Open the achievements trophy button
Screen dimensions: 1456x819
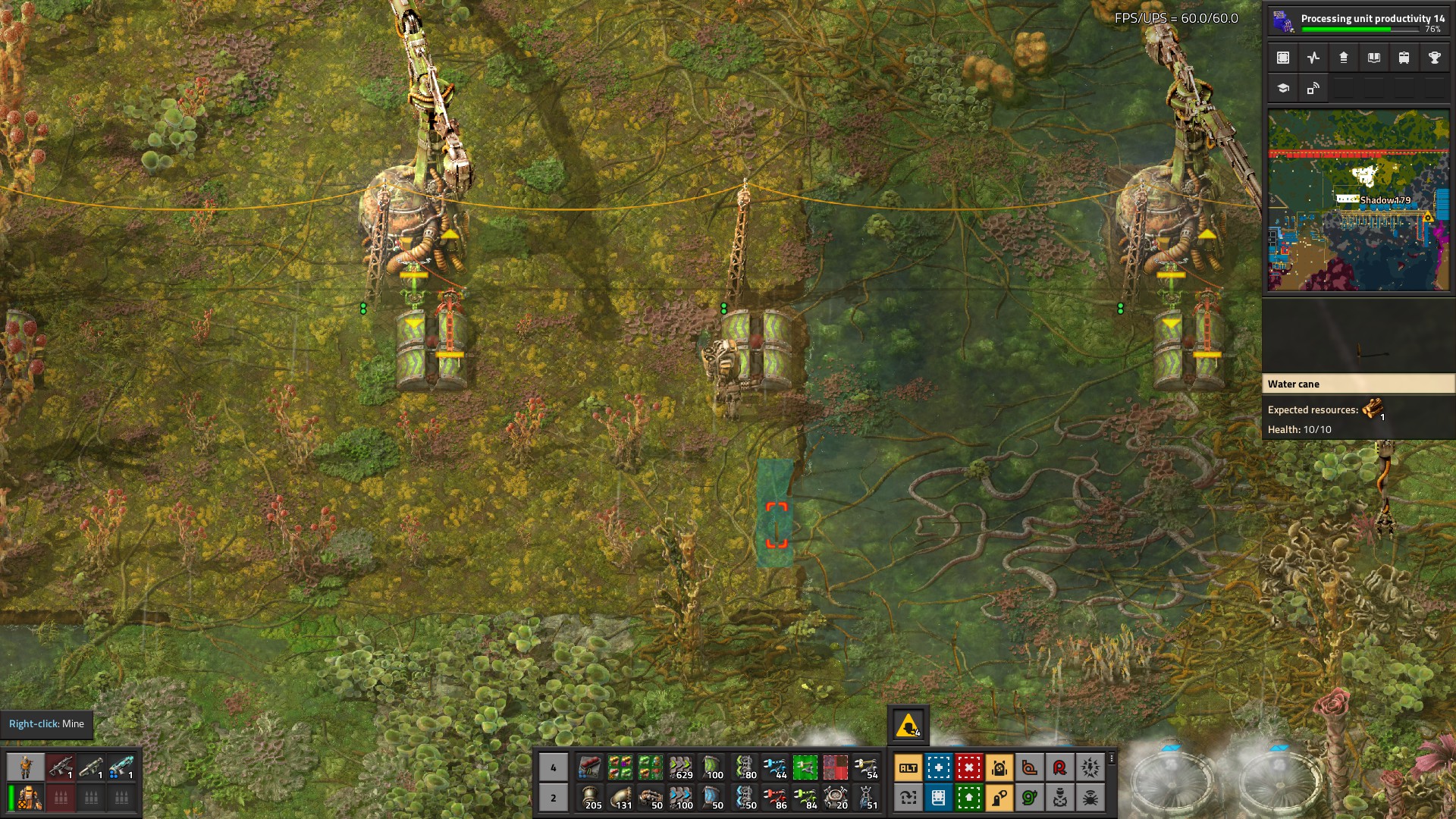(x=1434, y=58)
